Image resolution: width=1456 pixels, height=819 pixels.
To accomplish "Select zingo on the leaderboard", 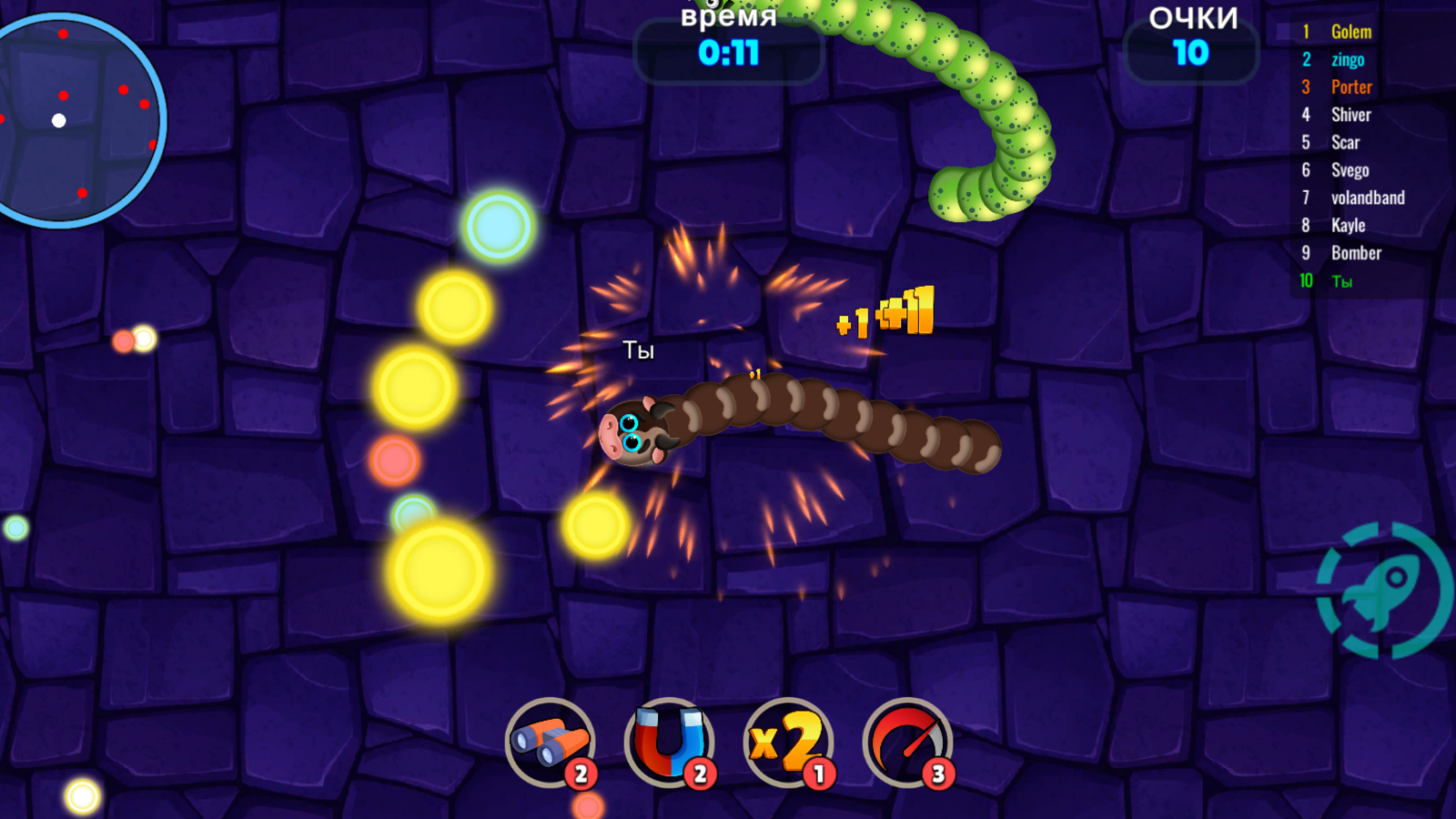I will point(1347,58).
